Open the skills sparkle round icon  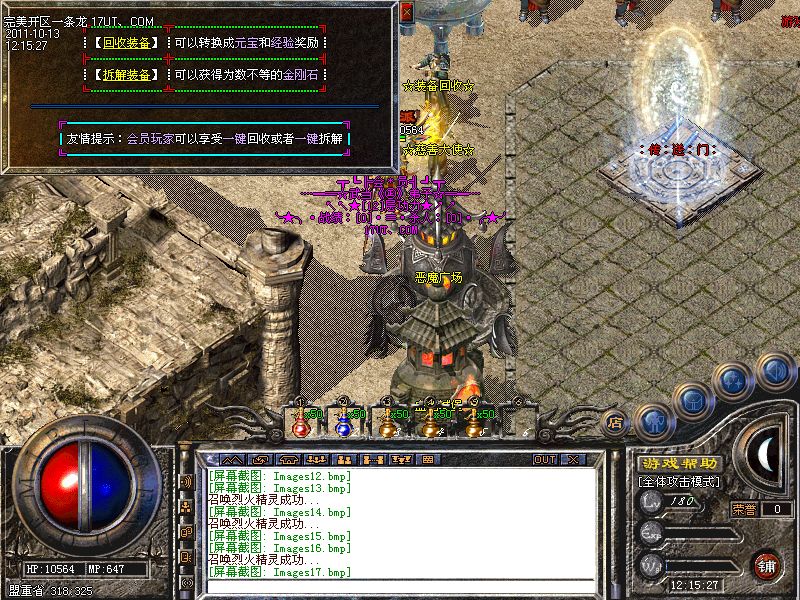pos(735,379)
